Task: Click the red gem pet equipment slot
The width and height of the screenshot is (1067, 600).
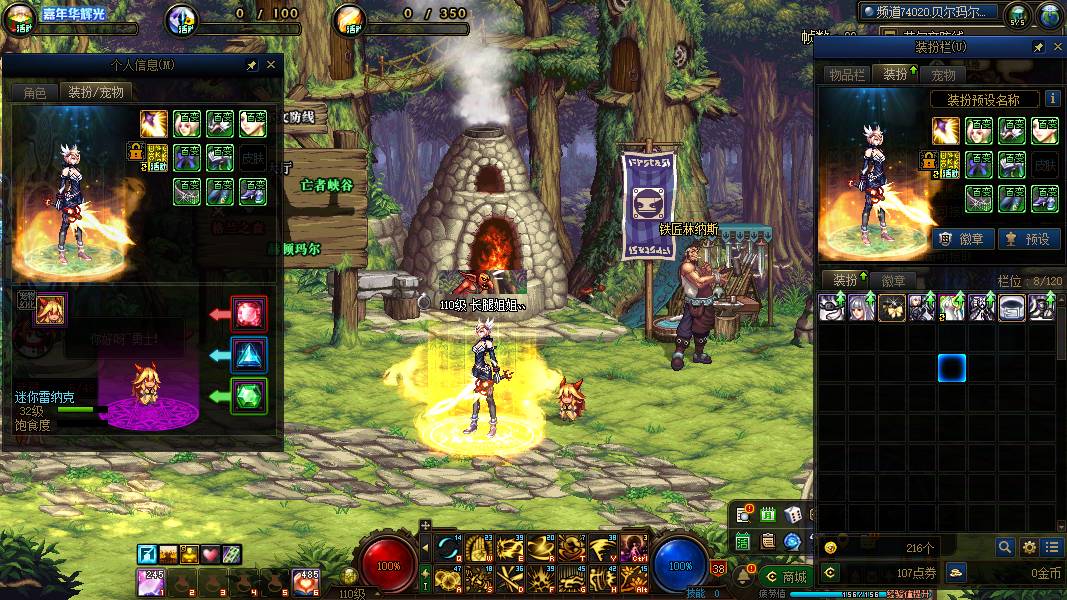Action: coord(249,313)
